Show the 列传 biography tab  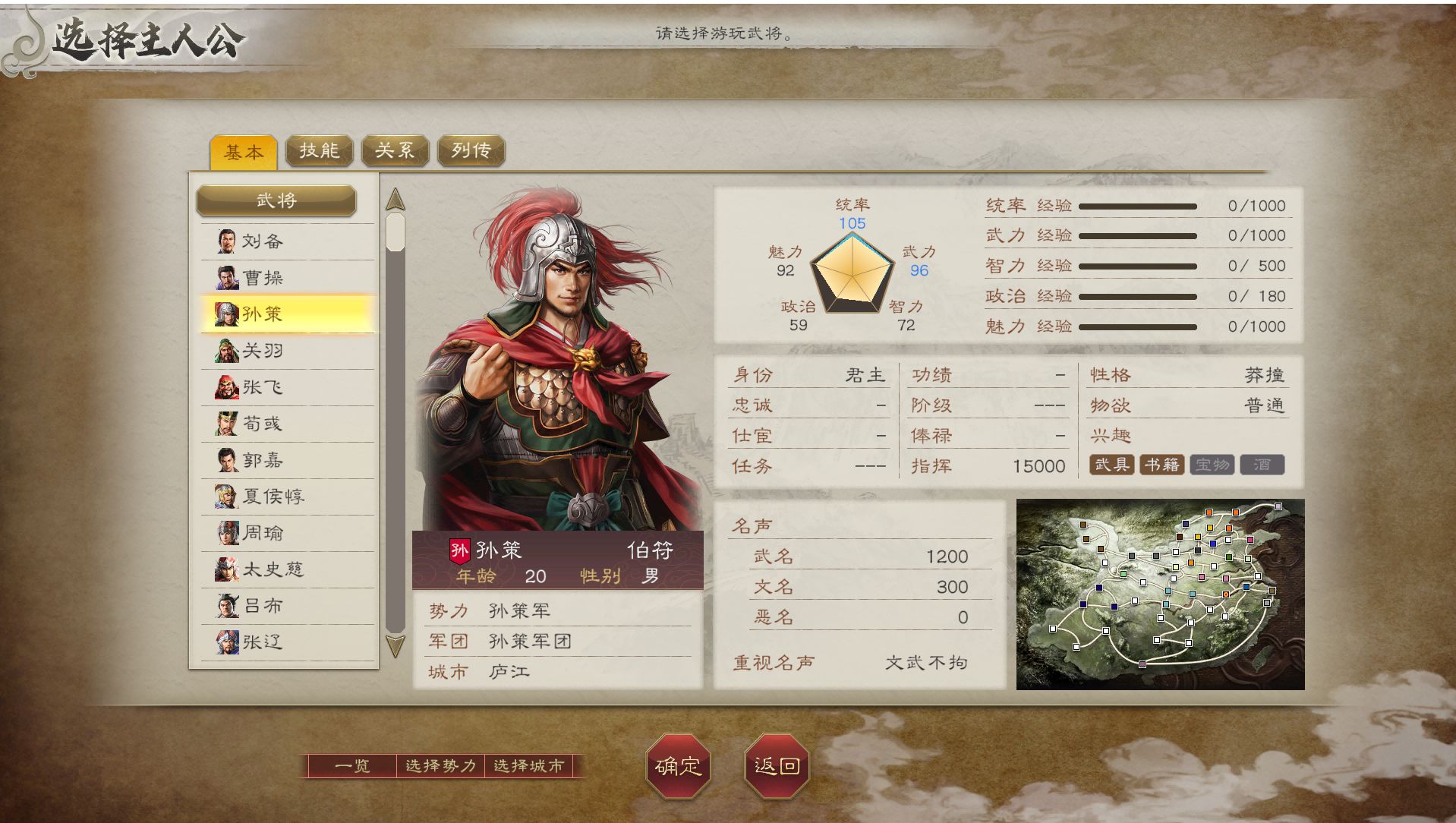tap(471, 150)
